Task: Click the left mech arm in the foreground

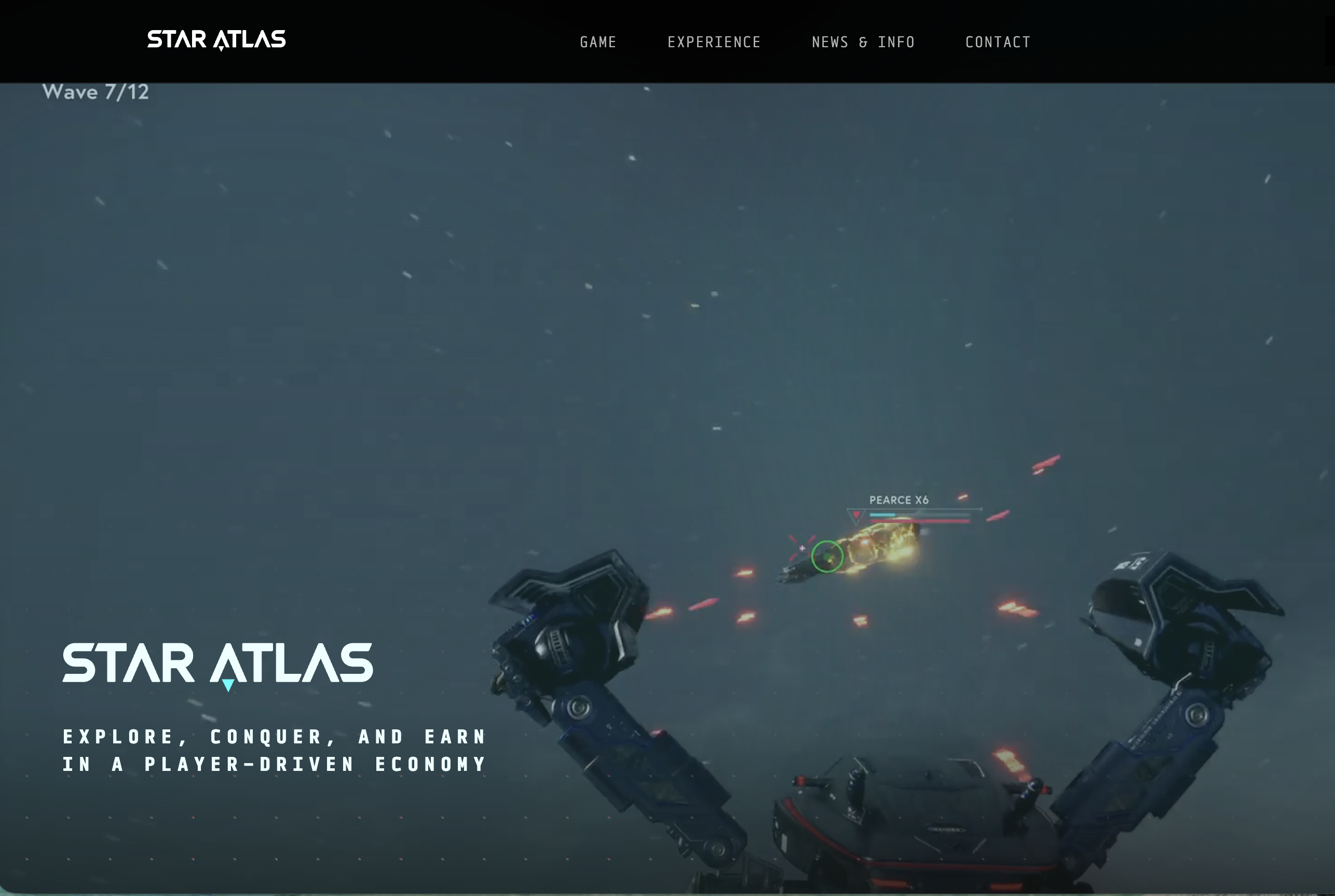Action: pyautogui.click(x=600, y=714)
